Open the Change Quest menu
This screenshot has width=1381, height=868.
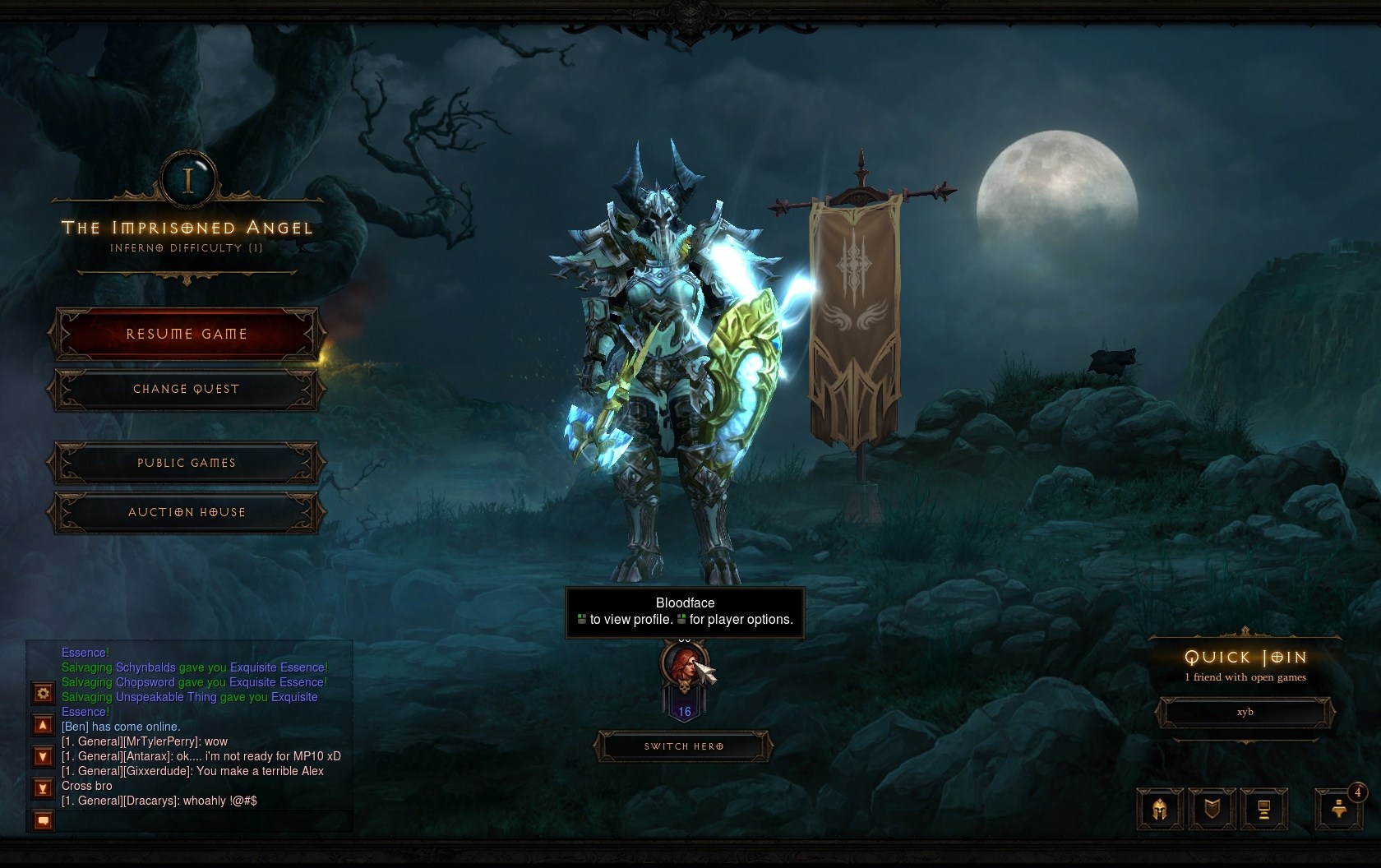[x=187, y=389]
